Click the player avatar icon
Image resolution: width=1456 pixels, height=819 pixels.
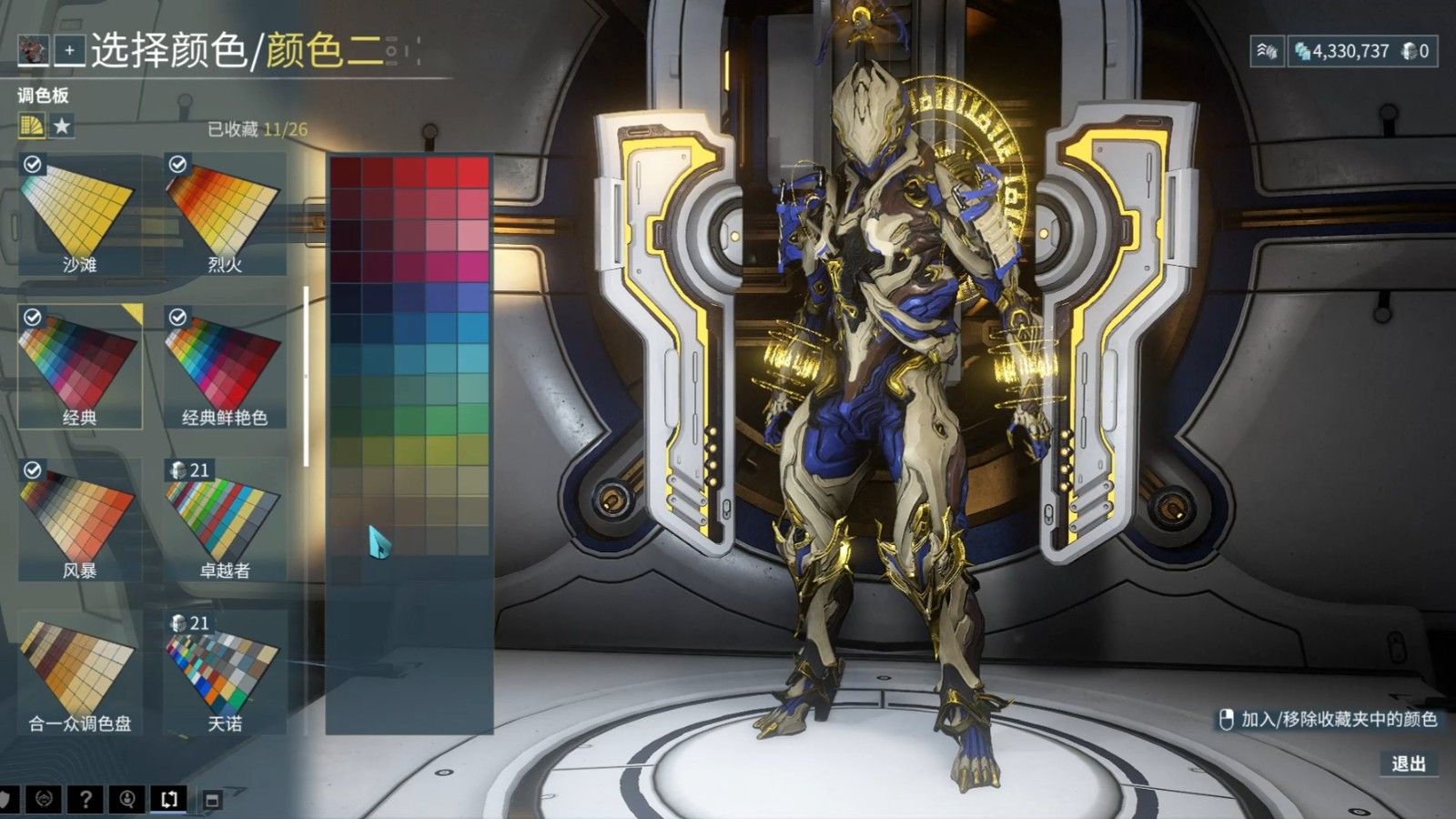click(x=33, y=51)
